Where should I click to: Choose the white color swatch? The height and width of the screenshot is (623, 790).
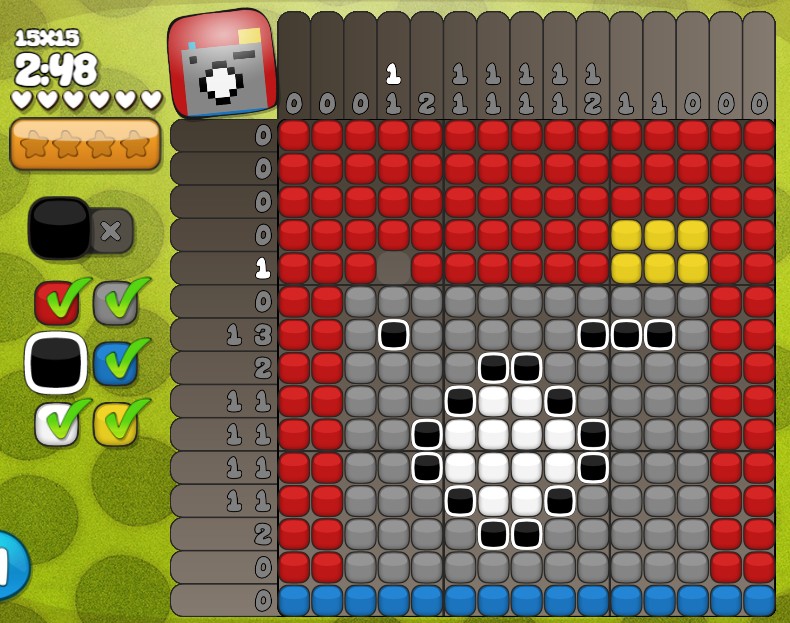point(56,423)
